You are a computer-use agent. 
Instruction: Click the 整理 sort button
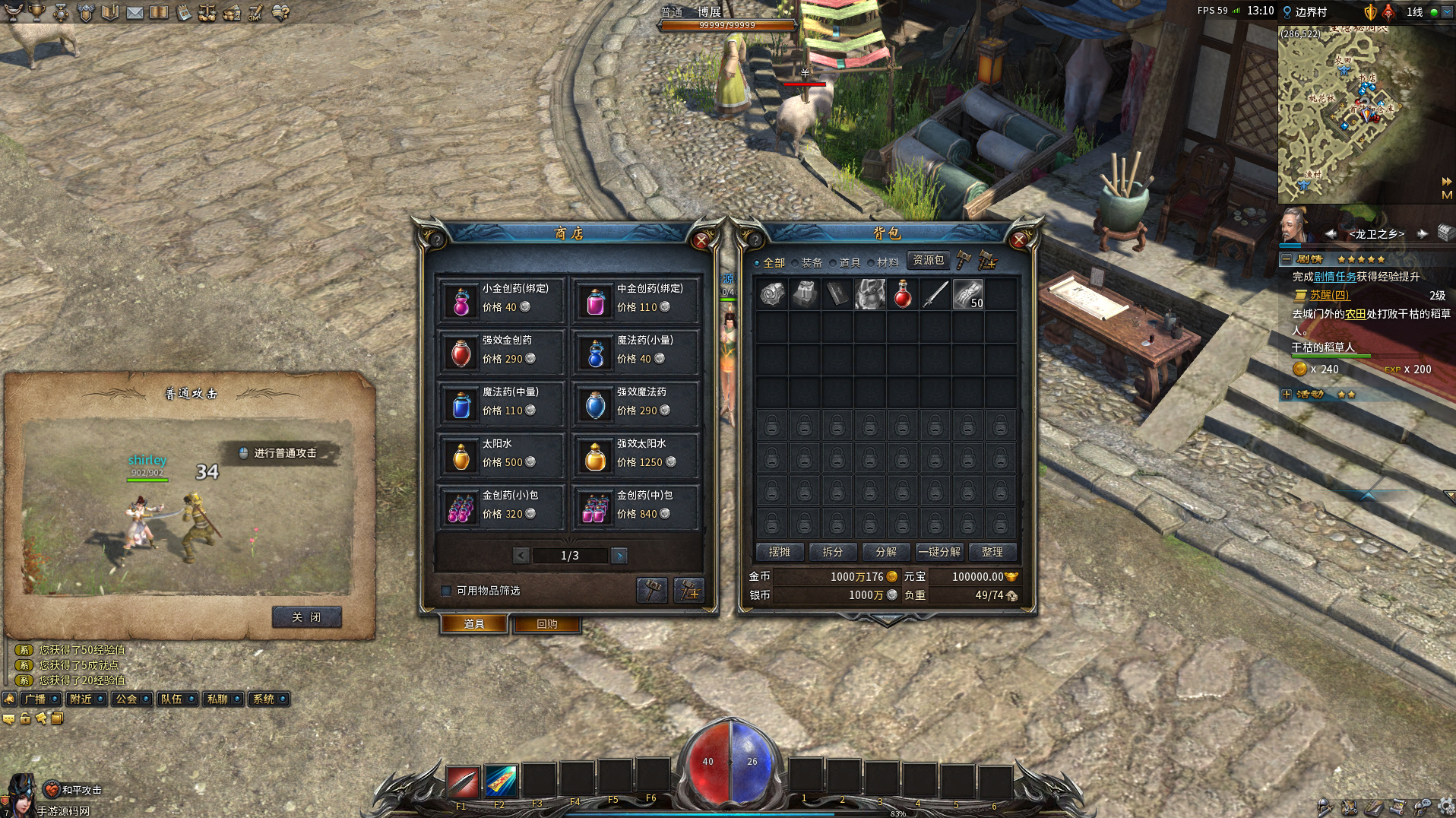pos(992,552)
